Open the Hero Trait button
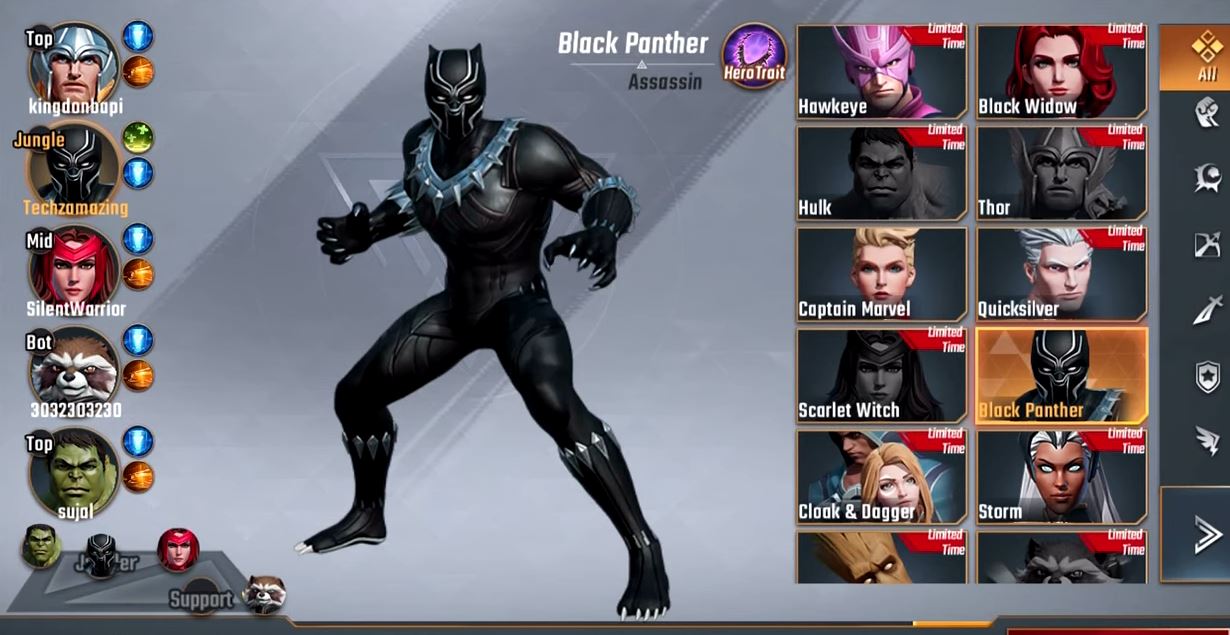1230x635 pixels. pyautogui.click(x=754, y=55)
